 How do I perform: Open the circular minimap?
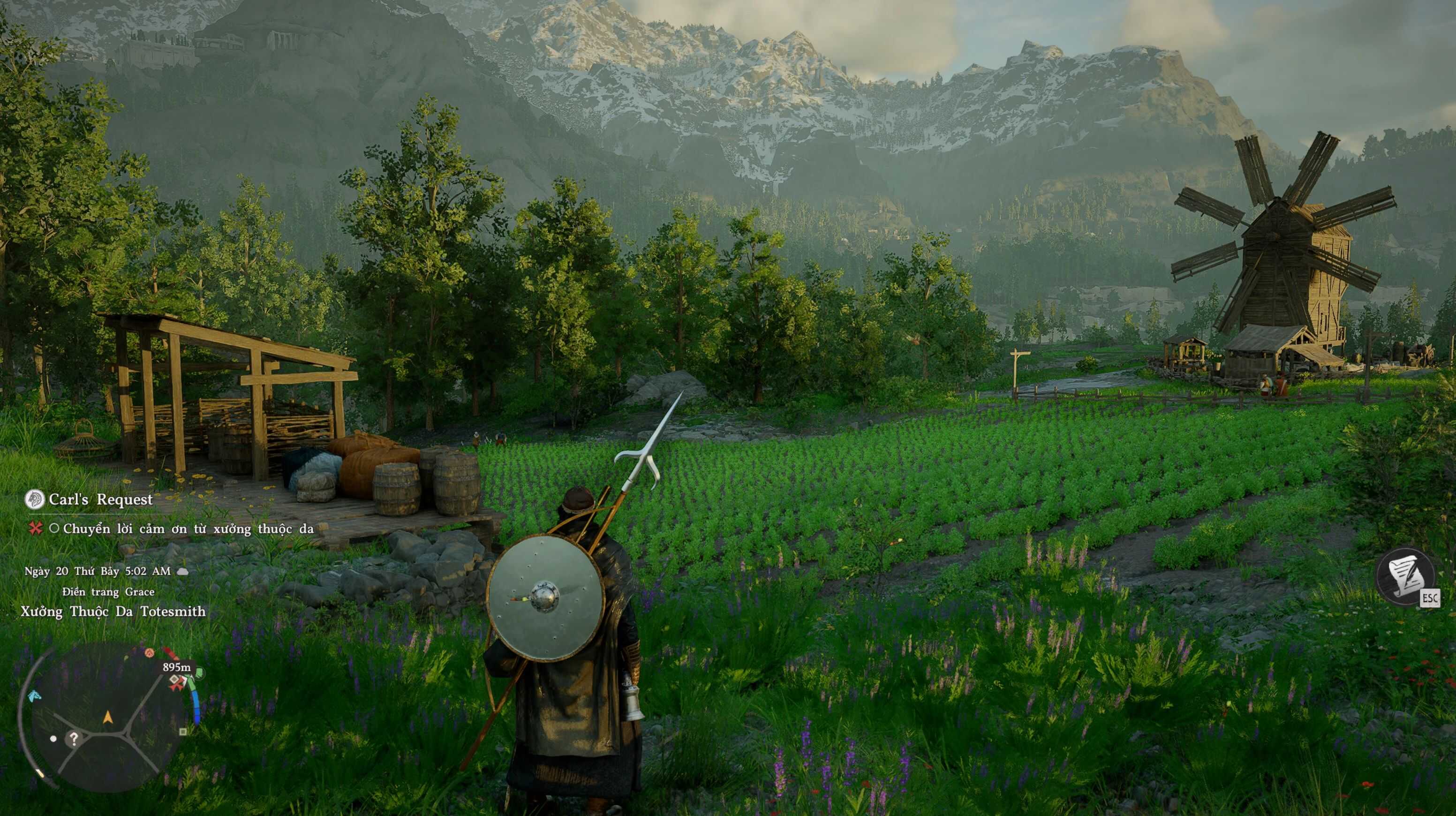107,717
